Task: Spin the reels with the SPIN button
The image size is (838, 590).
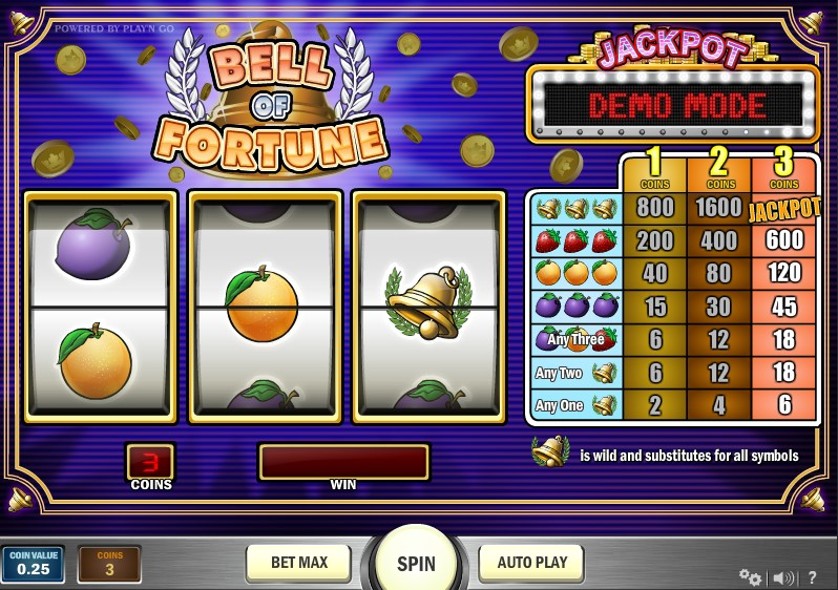Action: (416, 563)
